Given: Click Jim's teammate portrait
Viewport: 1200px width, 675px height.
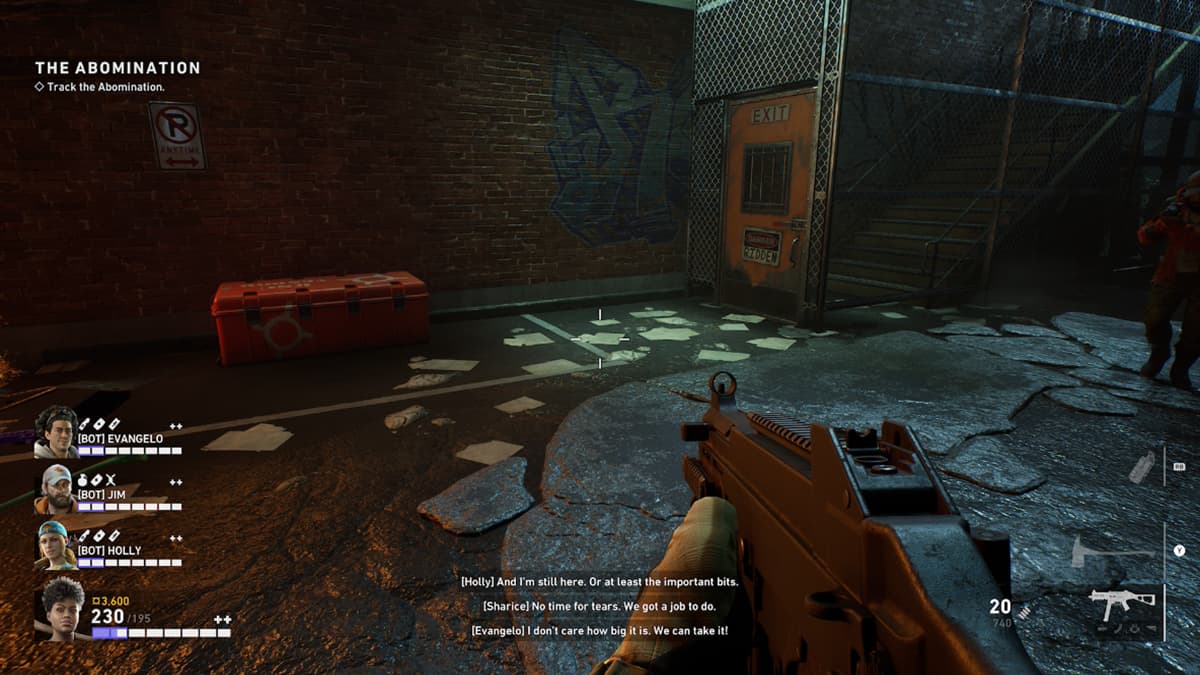Looking at the screenshot, I should pos(56,489).
